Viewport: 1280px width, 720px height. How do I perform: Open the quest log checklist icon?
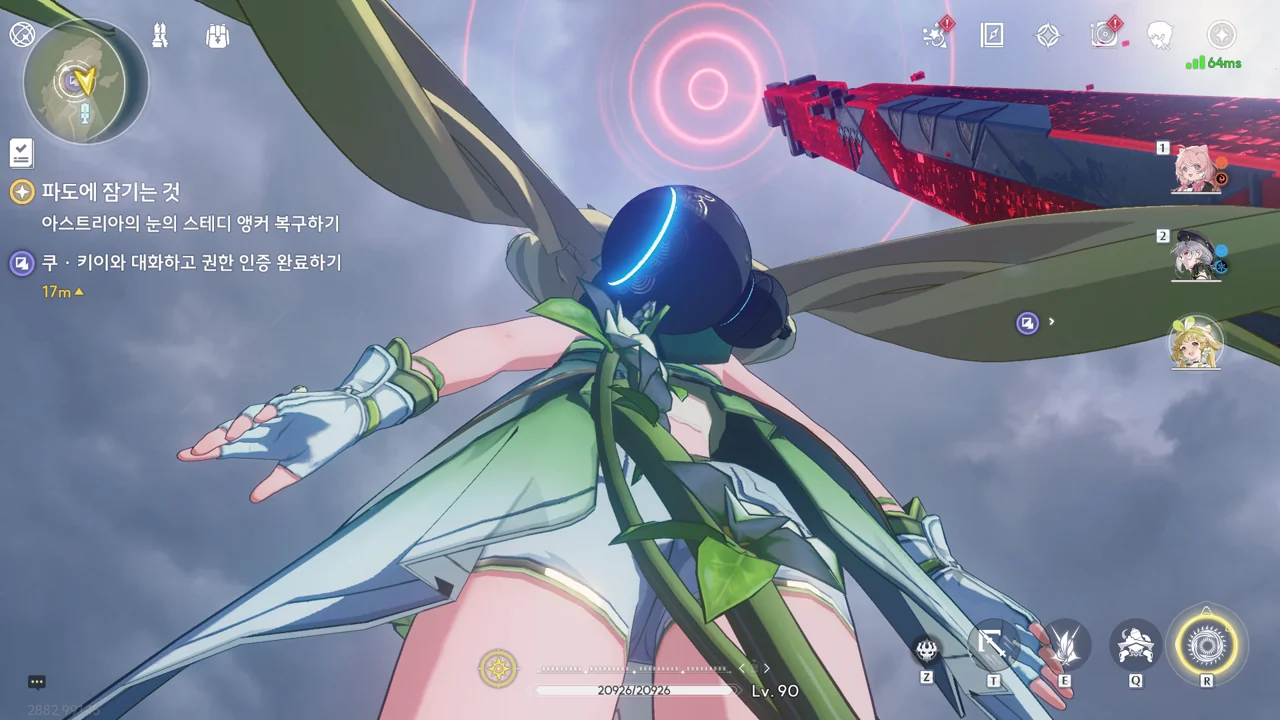click(x=21, y=153)
